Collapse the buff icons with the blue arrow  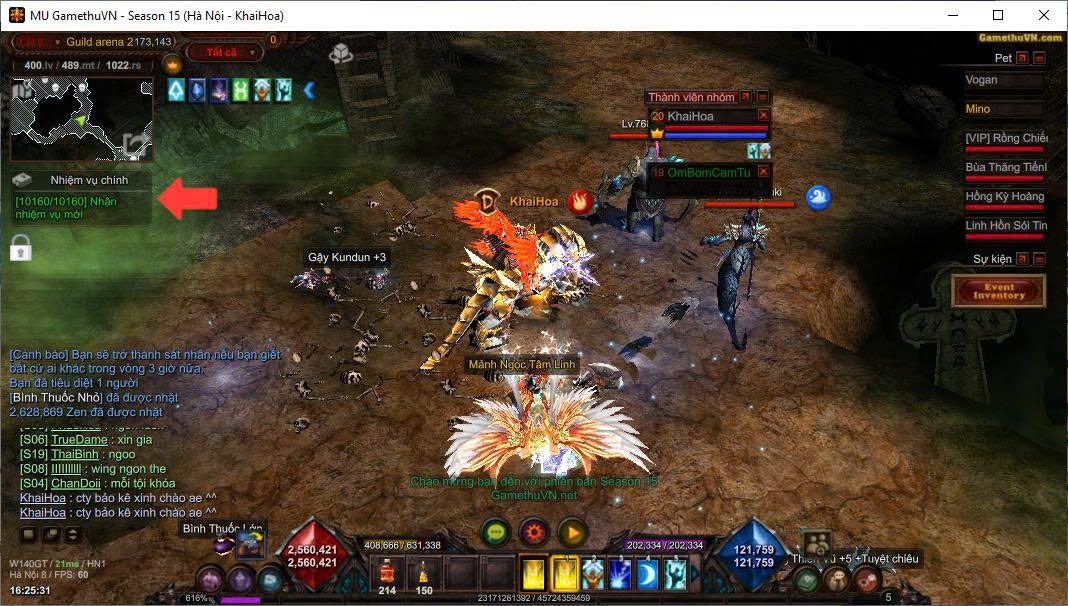(x=309, y=91)
